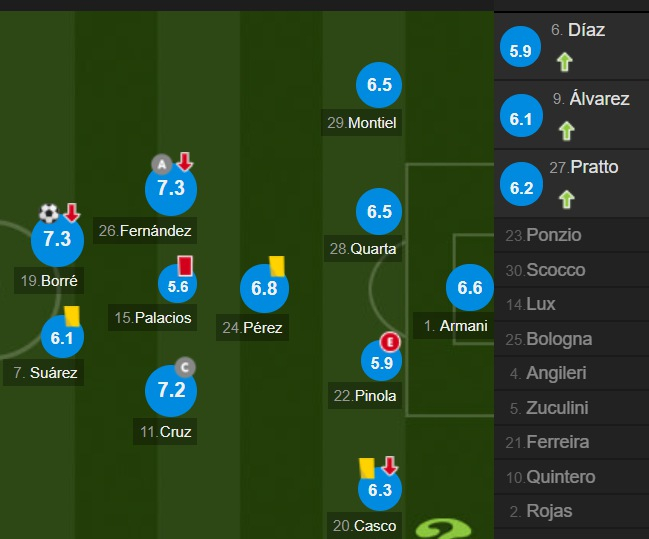Viewport: 649px width, 539px height.
Task: Open Casco's 6.3 rating marker
Action: (x=379, y=490)
